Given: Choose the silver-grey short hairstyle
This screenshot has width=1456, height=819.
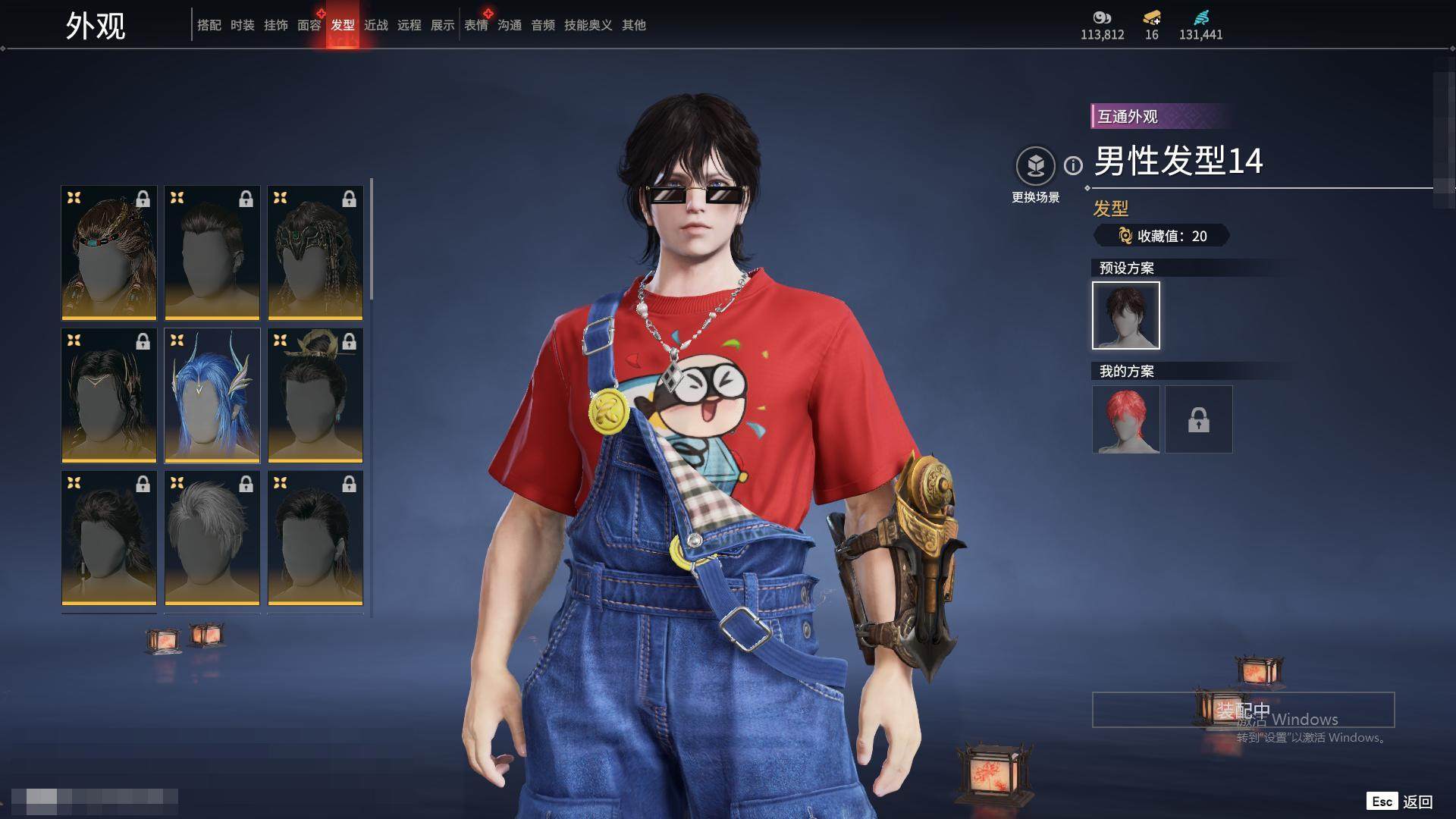Looking at the screenshot, I should click(212, 538).
